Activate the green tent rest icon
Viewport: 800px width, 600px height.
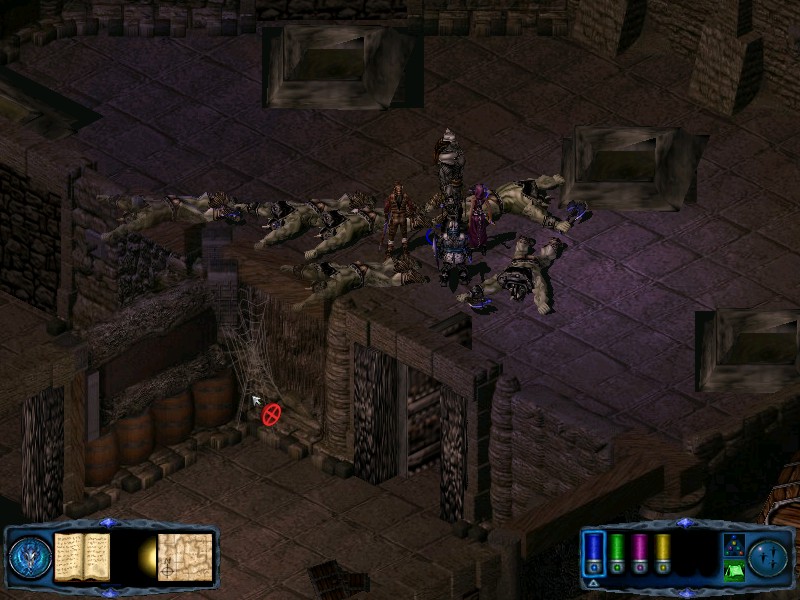[x=732, y=571]
